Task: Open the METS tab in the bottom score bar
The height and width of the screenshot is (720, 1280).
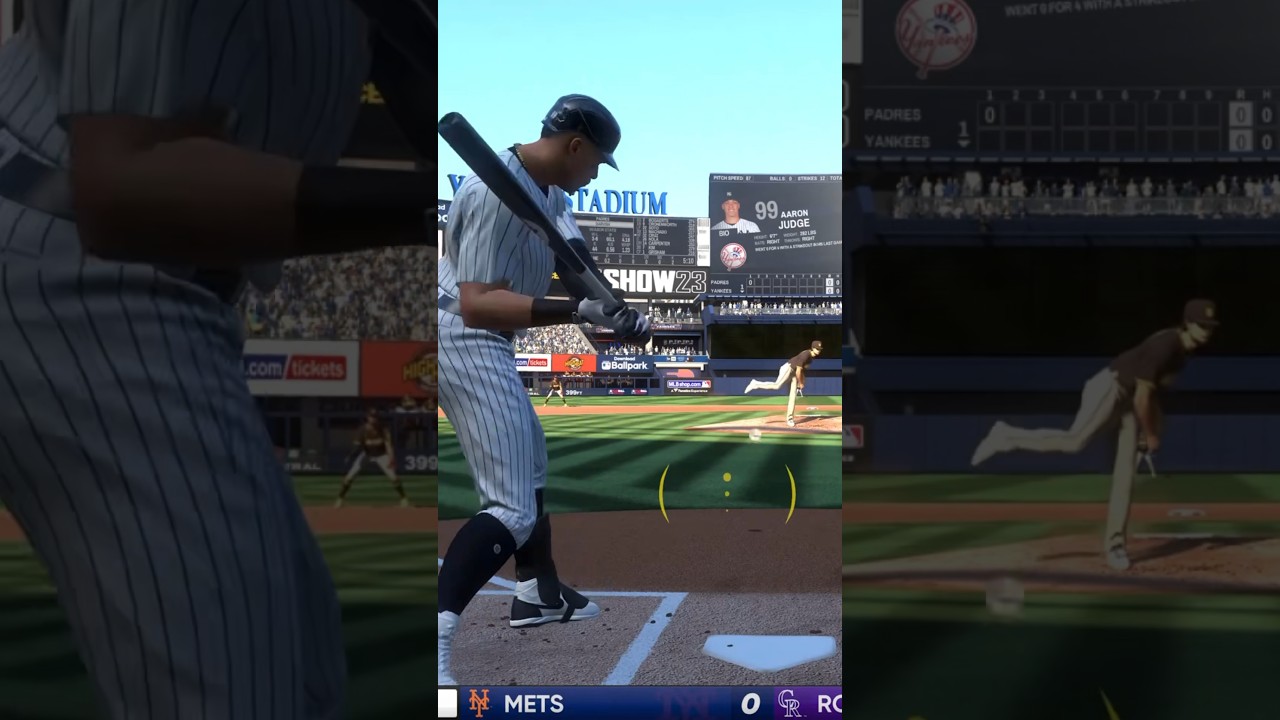Action: coord(535,703)
